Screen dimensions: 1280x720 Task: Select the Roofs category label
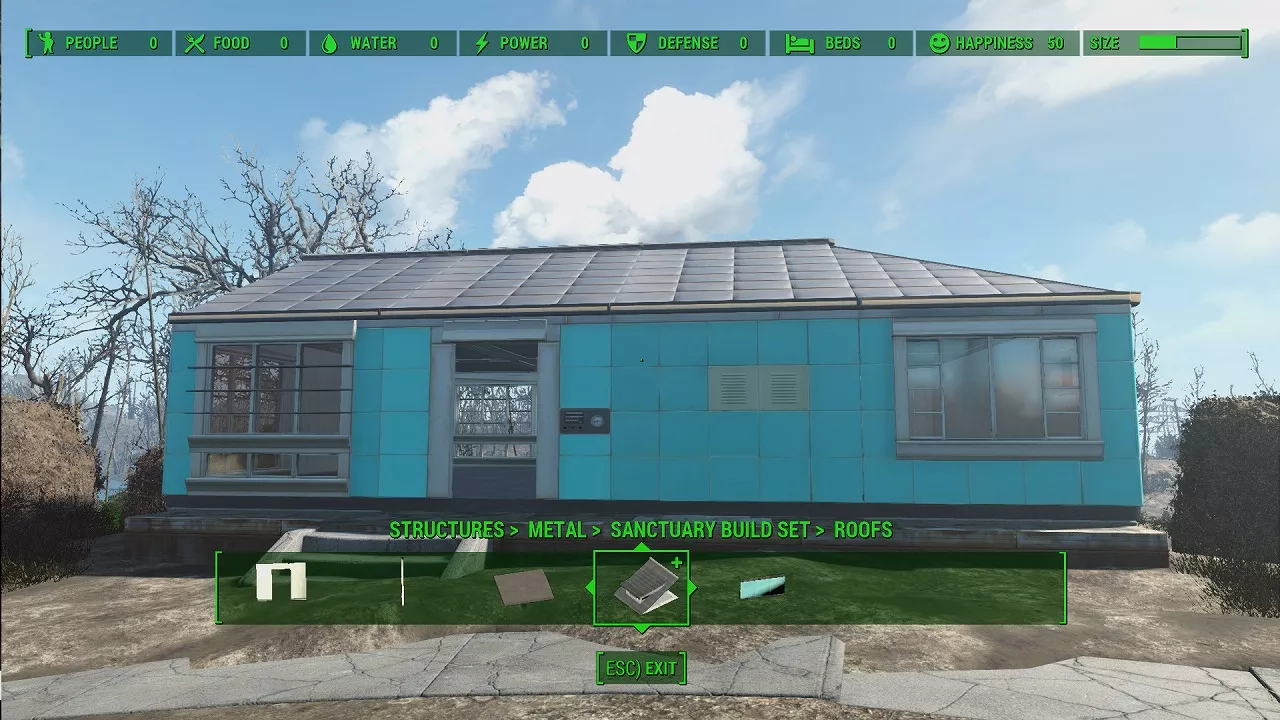(x=863, y=530)
